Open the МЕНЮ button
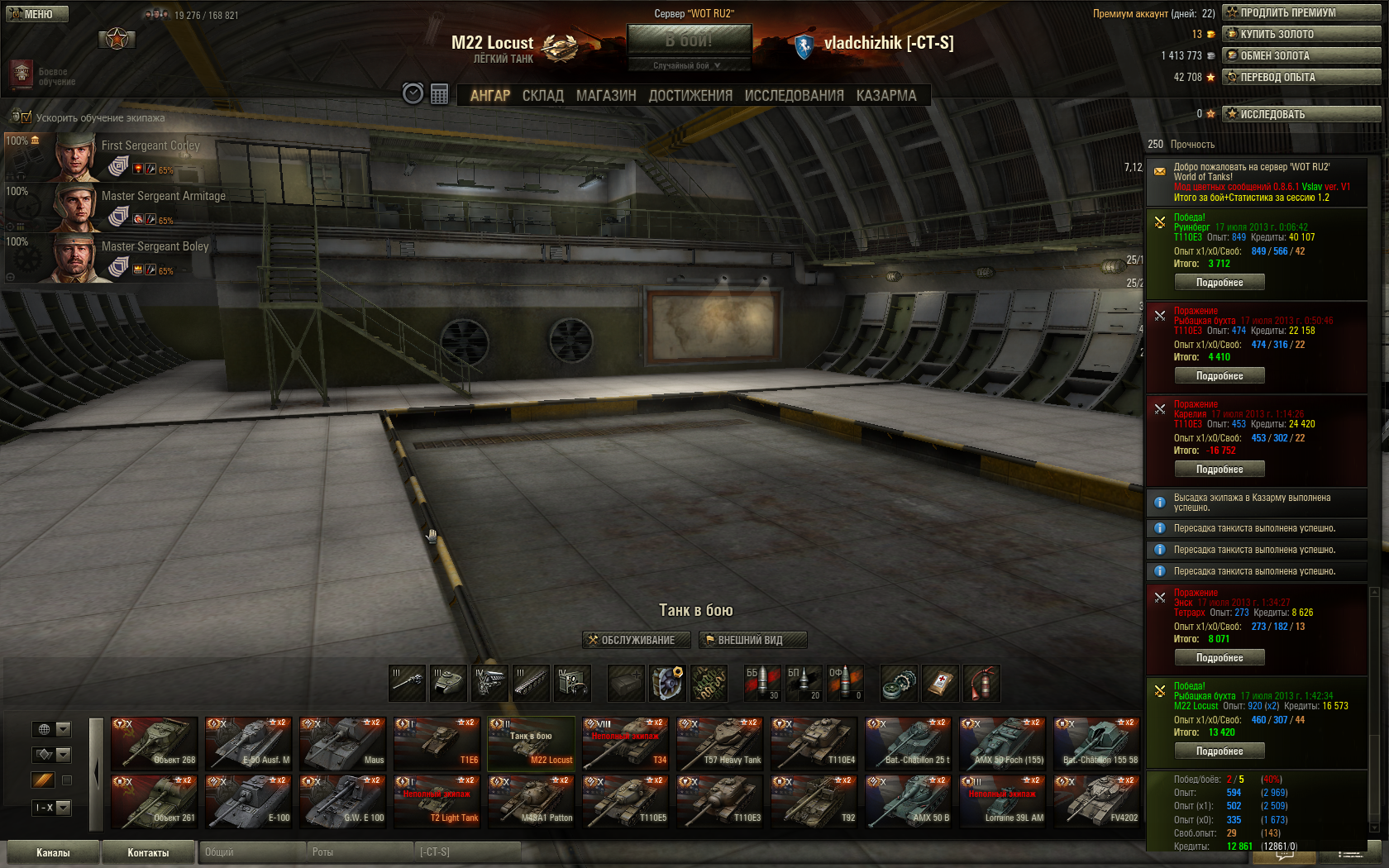The image size is (1389, 868). click(x=37, y=14)
